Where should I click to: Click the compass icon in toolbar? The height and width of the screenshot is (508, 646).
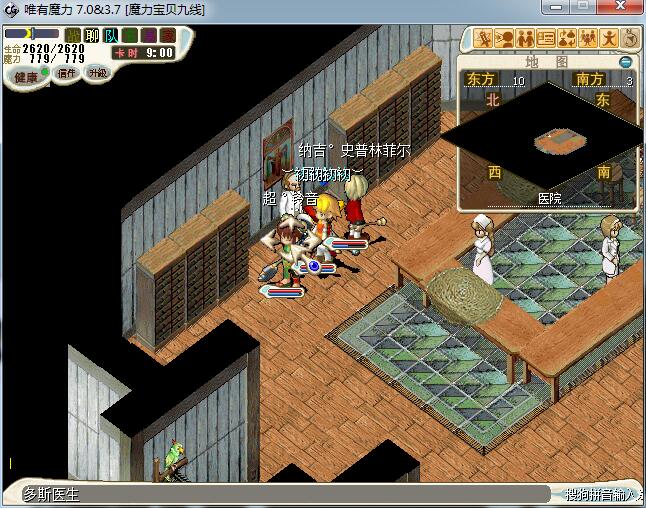[x=630, y=39]
